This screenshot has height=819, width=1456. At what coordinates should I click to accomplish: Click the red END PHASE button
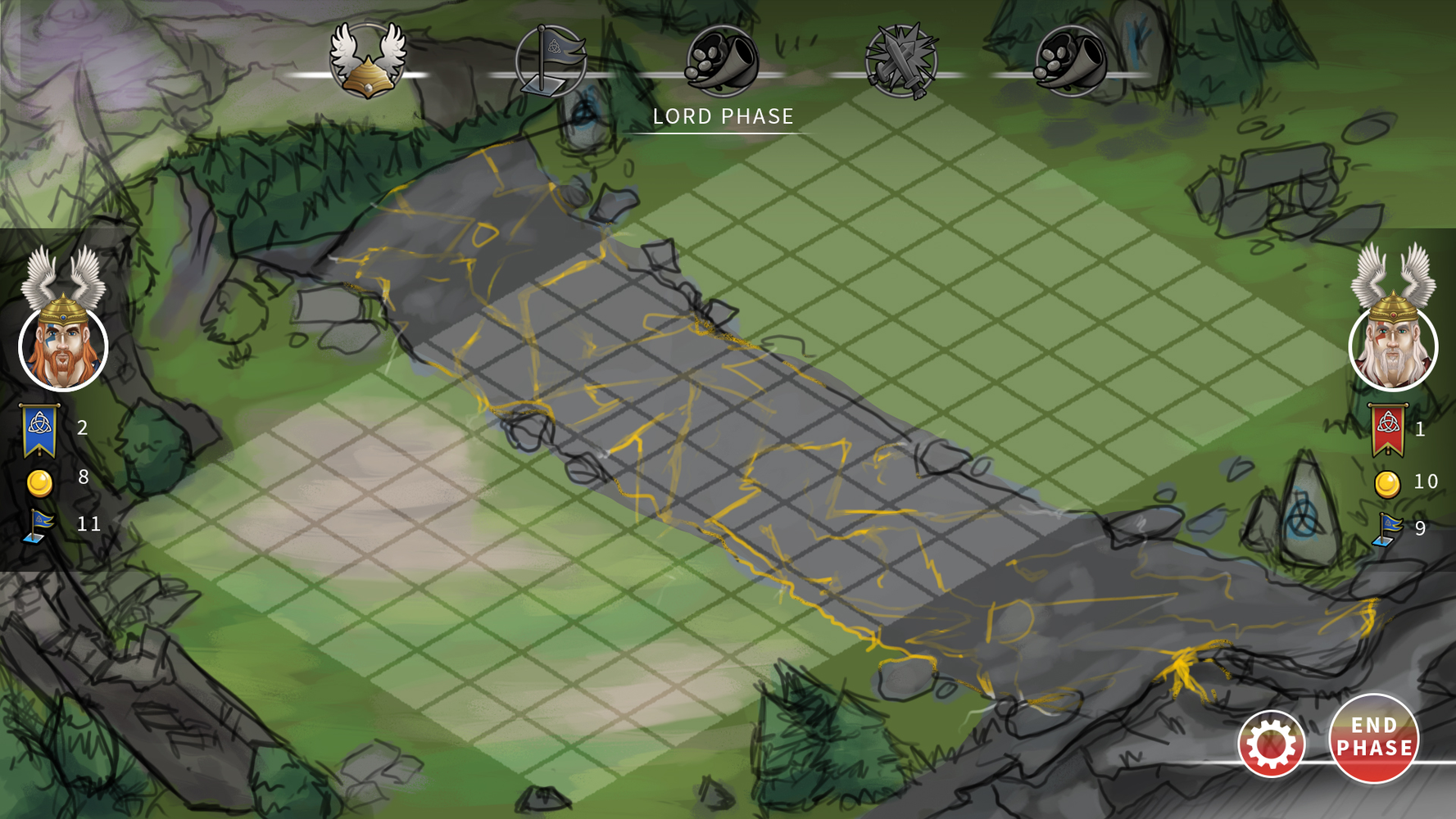point(1373,738)
